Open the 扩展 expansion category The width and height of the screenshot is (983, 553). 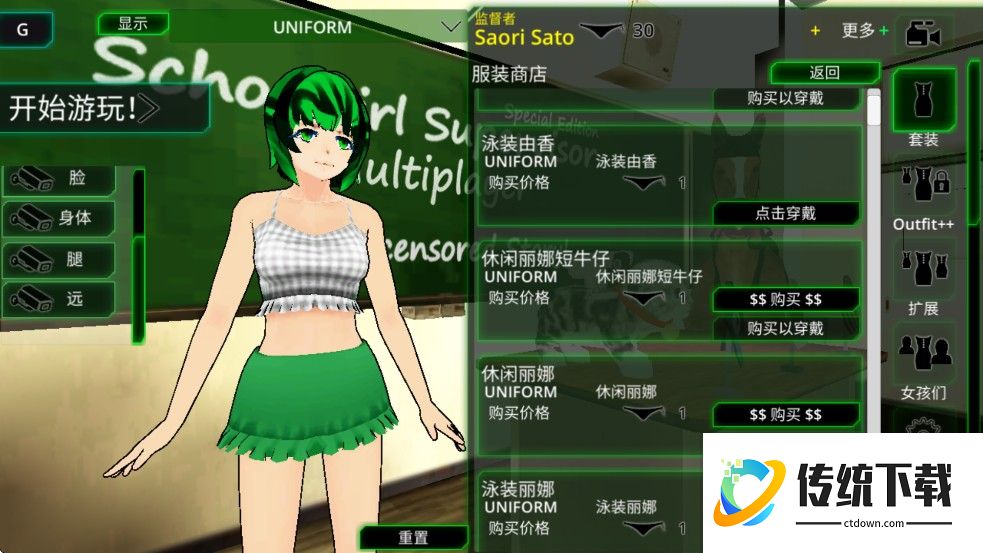pos(923,280)
